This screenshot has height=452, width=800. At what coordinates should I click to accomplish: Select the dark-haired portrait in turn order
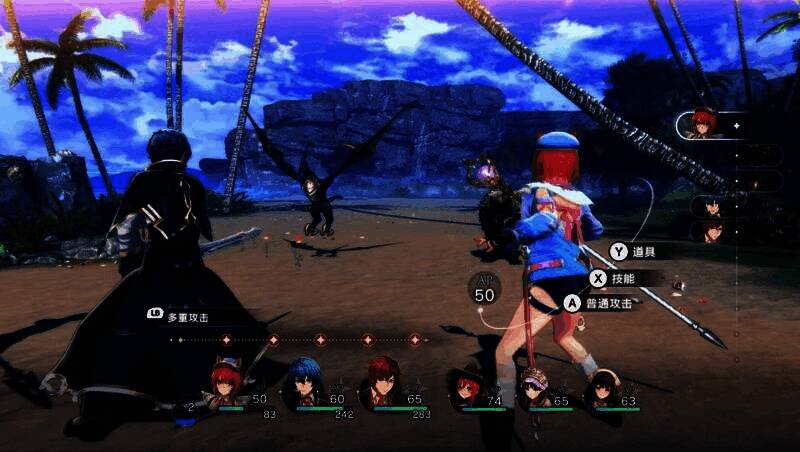point(712,207)
